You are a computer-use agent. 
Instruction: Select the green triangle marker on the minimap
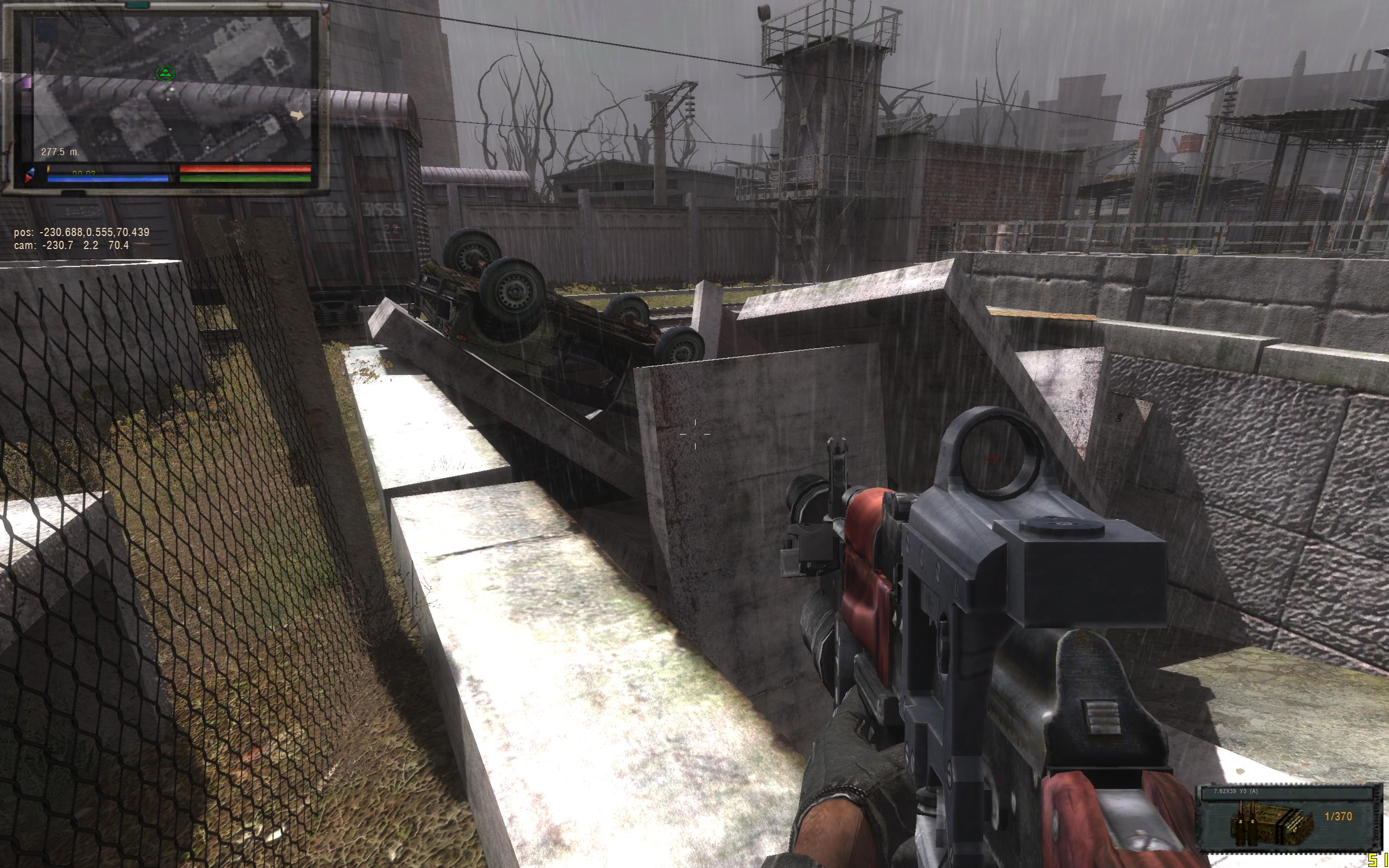[165, 73]
